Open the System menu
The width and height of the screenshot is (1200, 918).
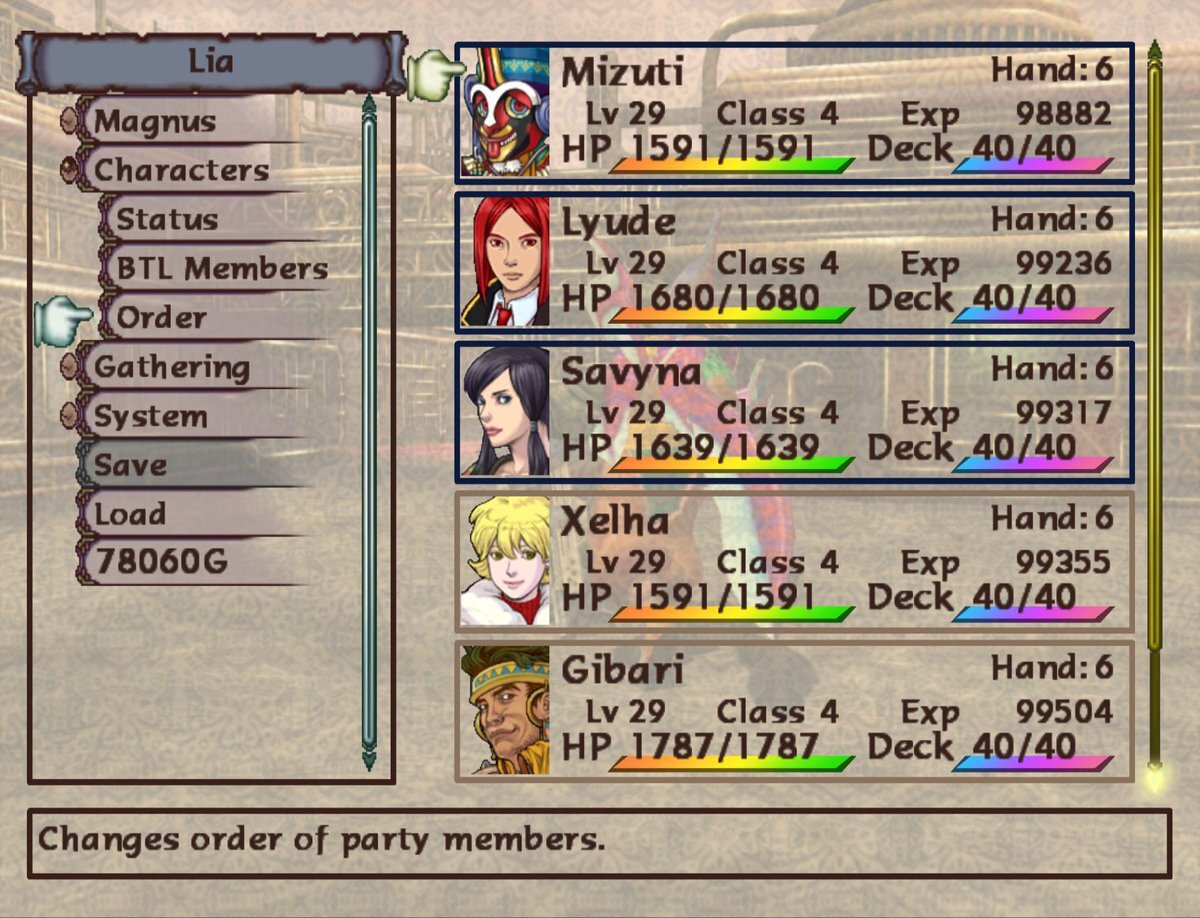click(150, 416)
